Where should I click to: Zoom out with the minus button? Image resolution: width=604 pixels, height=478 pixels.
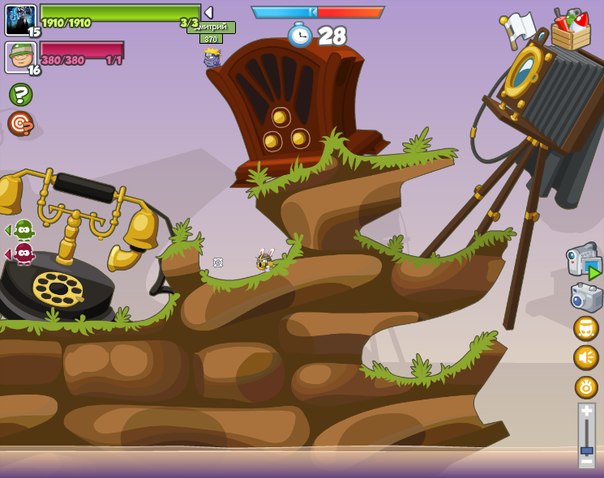tap(587, 463)
